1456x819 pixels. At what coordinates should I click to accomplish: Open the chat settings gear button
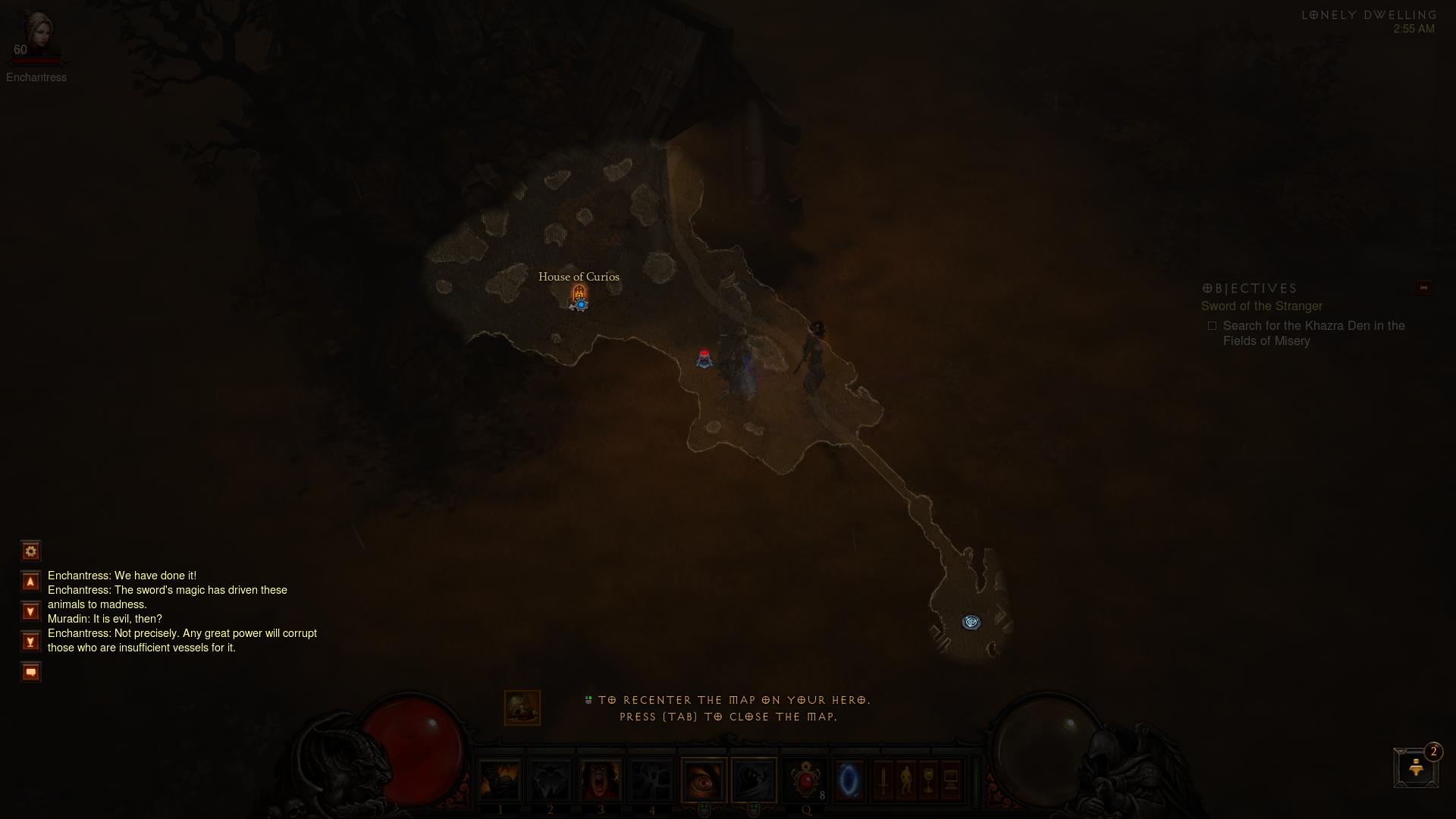click(x=30, y=551)
